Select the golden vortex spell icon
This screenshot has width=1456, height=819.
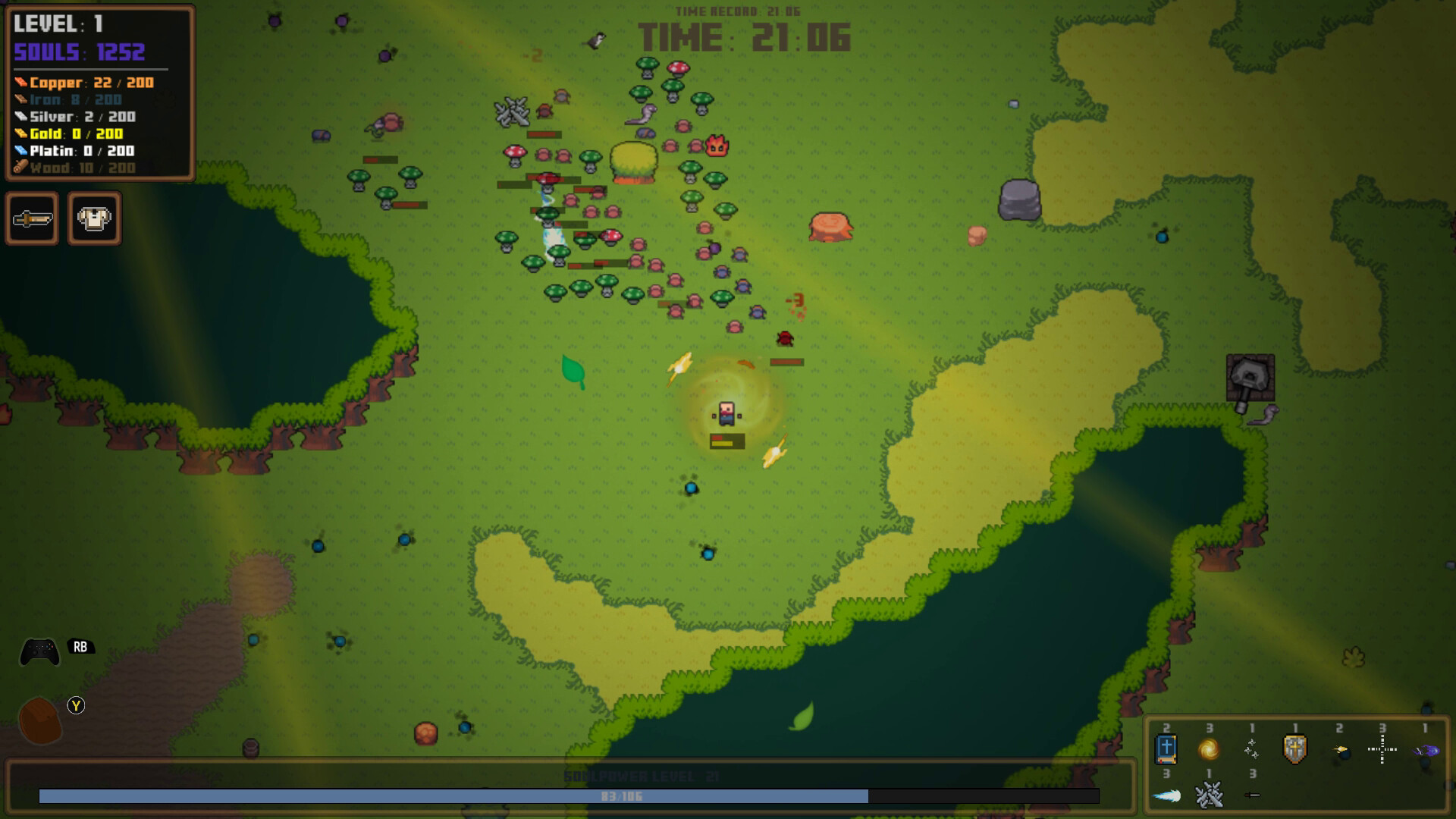[x=1209, y=750]
